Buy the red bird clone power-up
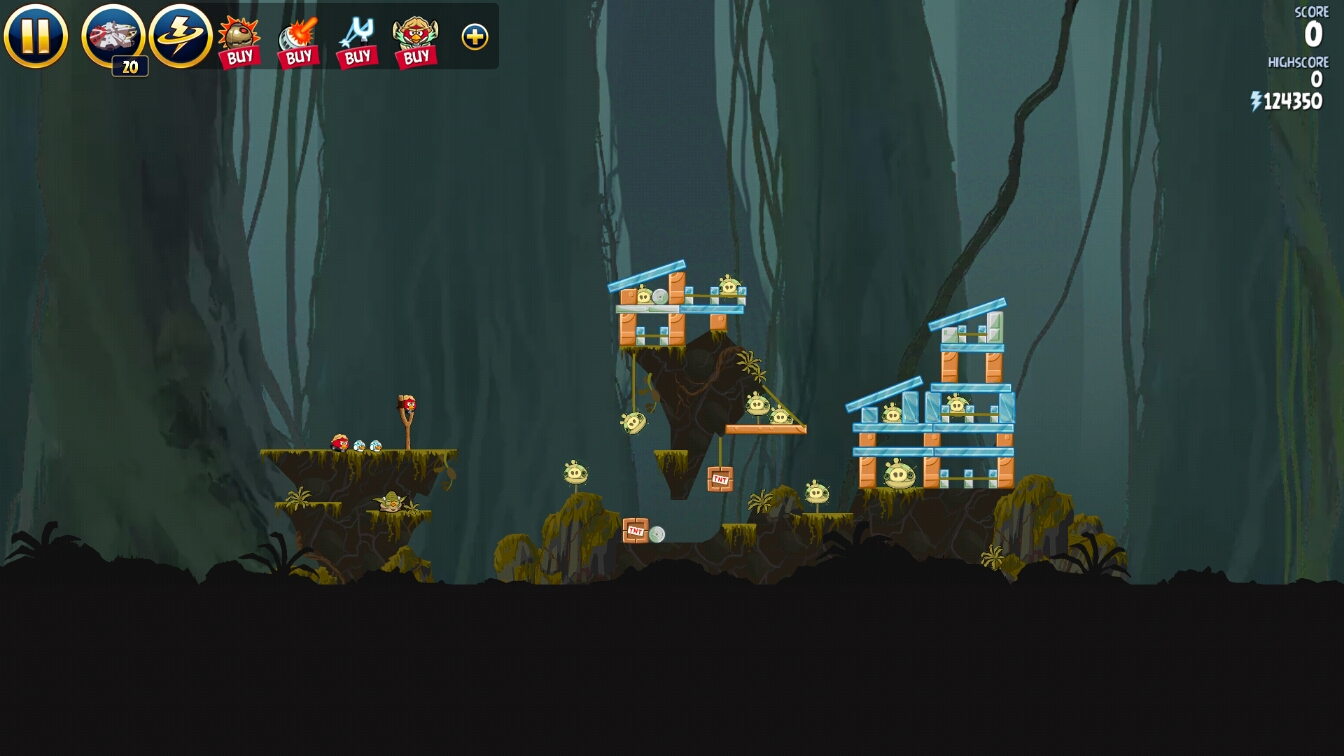This screenshot has height=756, width=1344. click(416, 41)
